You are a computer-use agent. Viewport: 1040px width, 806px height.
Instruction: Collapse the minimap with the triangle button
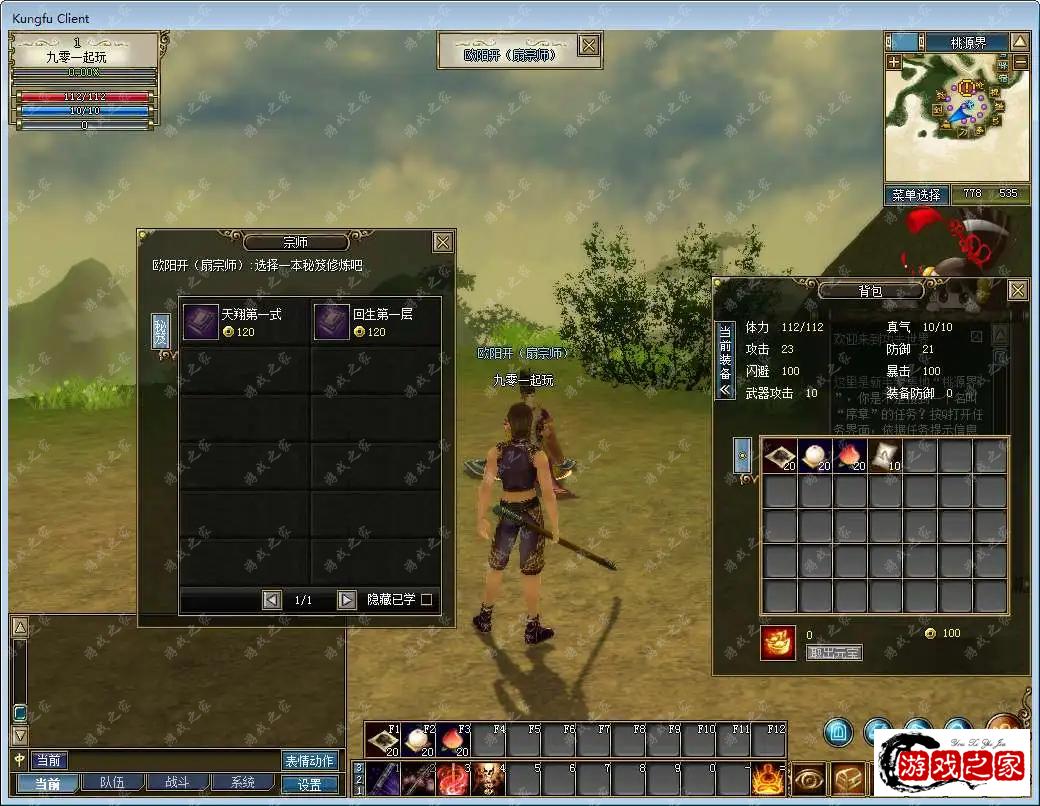1019,42
